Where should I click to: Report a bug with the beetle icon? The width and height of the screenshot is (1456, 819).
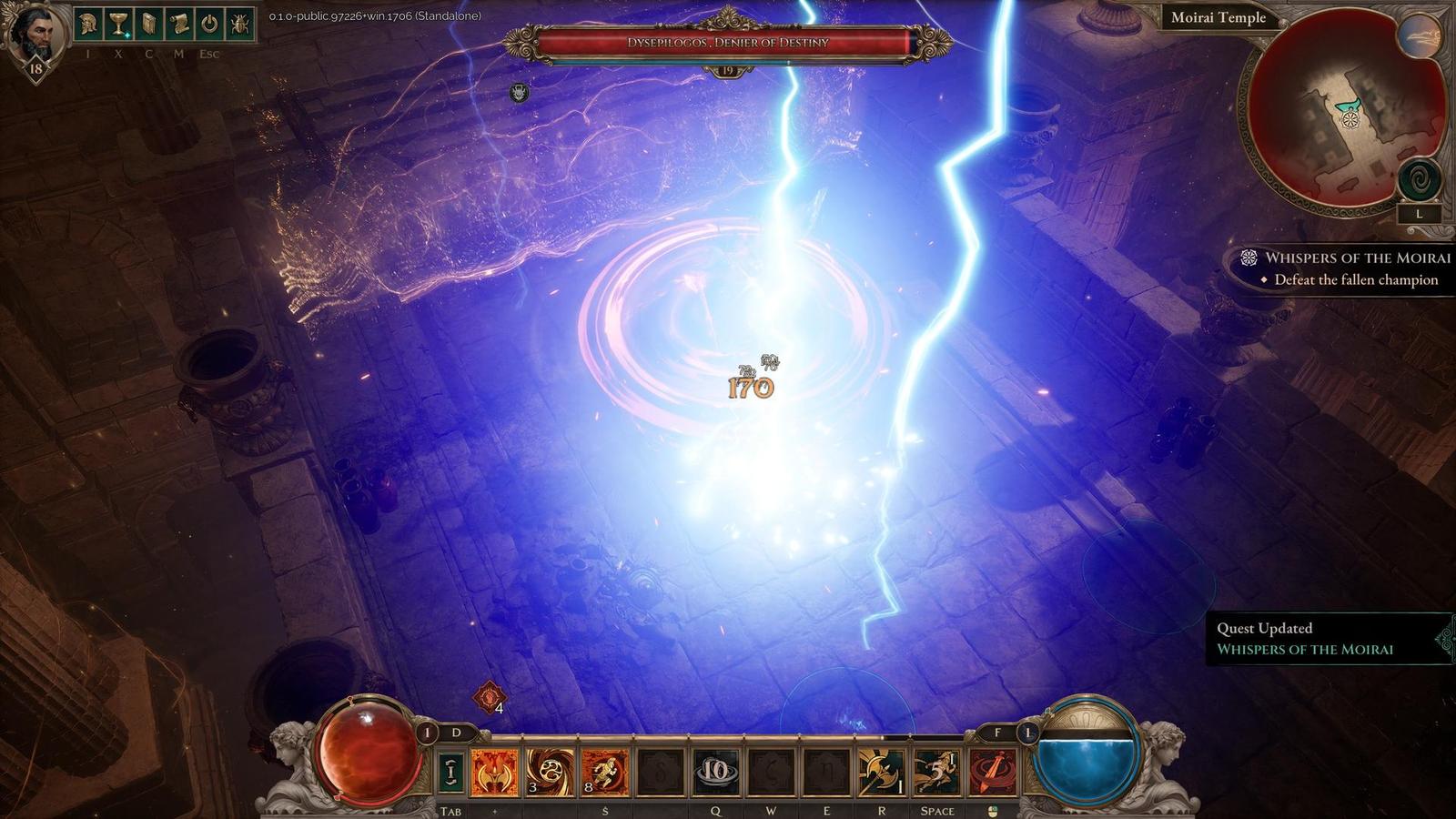240,25
